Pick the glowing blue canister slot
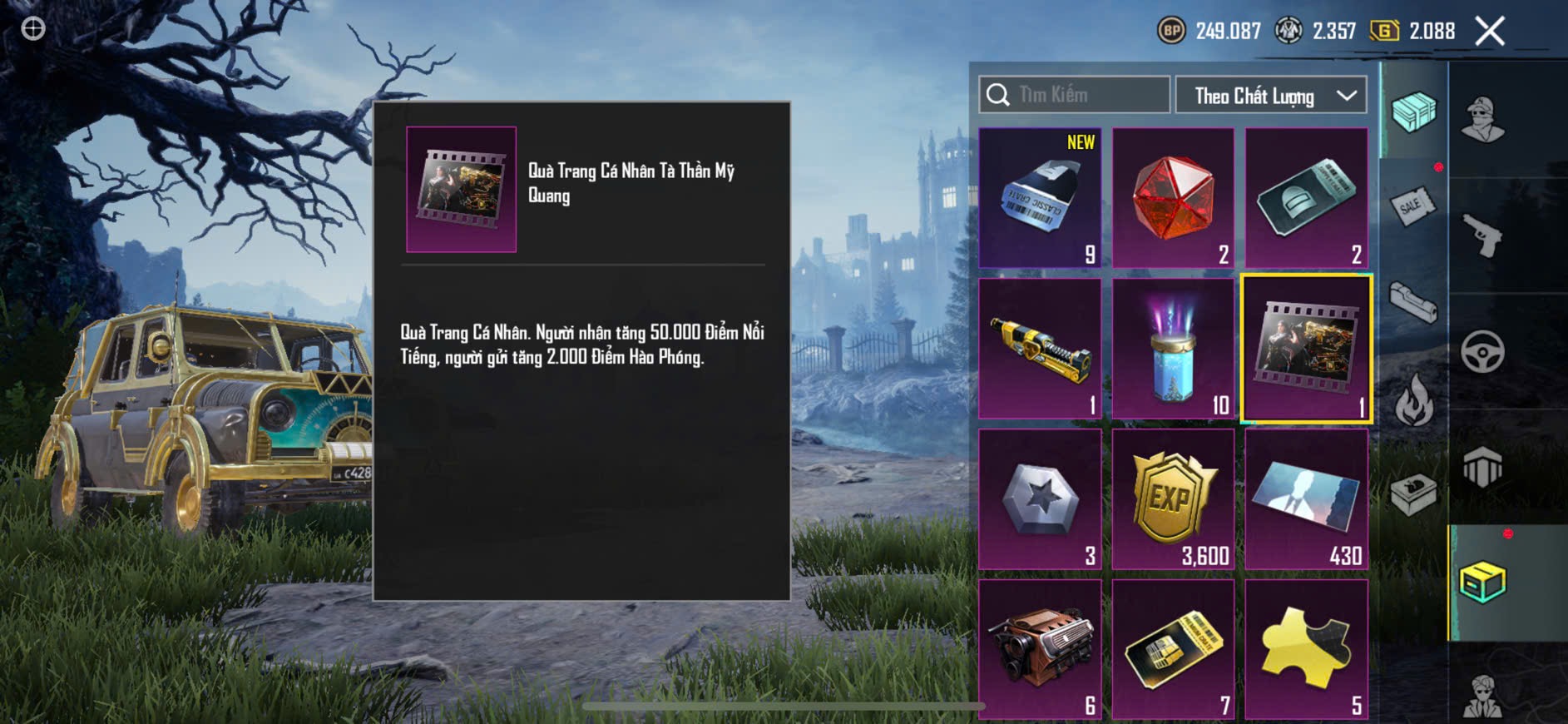The height and width of the screenshot is (724, 1568). (x=1173, y=349)
